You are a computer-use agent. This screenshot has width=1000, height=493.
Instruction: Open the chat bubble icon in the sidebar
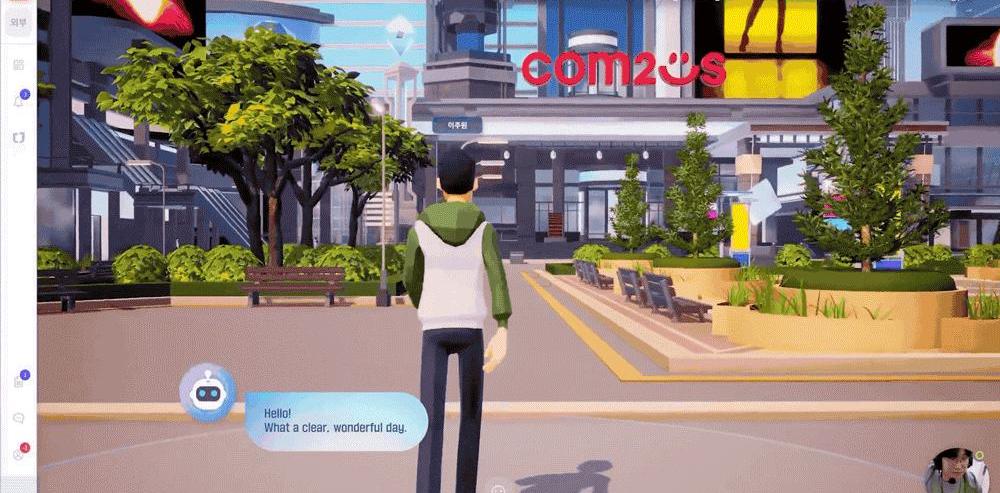pyautogui.click(x=18, y=418)
